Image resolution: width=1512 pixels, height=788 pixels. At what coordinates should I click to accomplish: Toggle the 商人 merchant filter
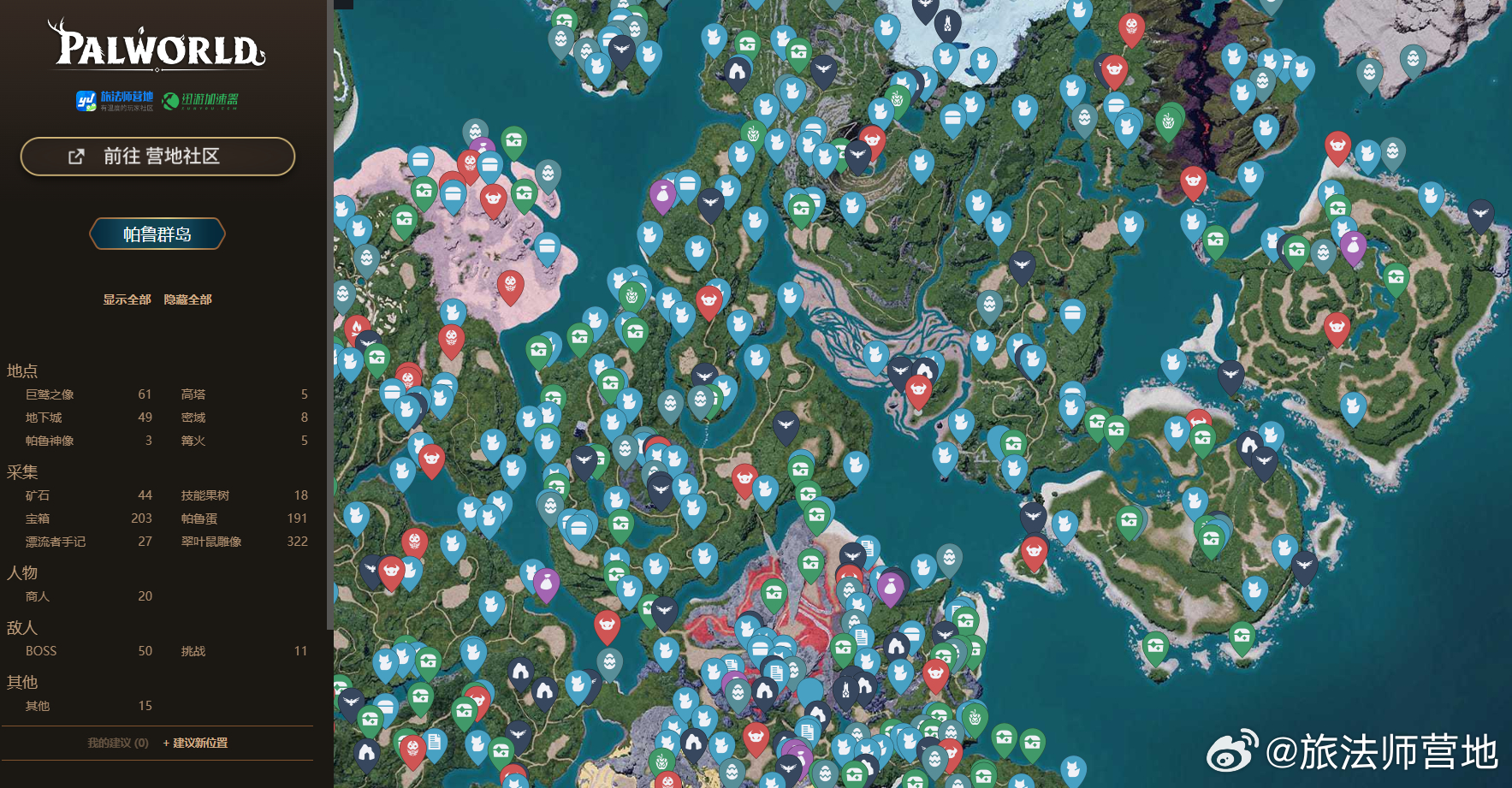click(38, 596)
